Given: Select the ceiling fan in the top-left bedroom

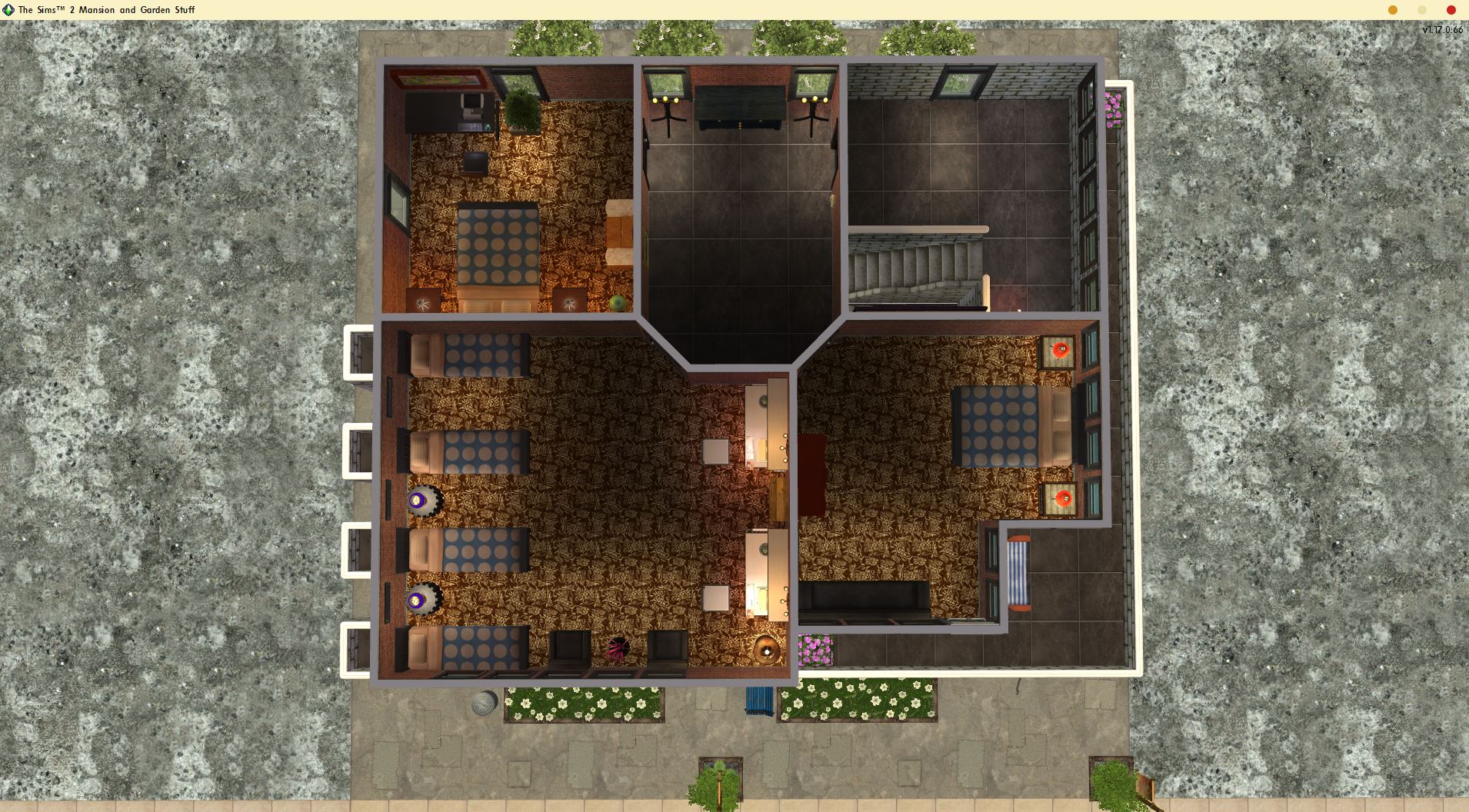Looking at the screenshot, I should point(421,302).
